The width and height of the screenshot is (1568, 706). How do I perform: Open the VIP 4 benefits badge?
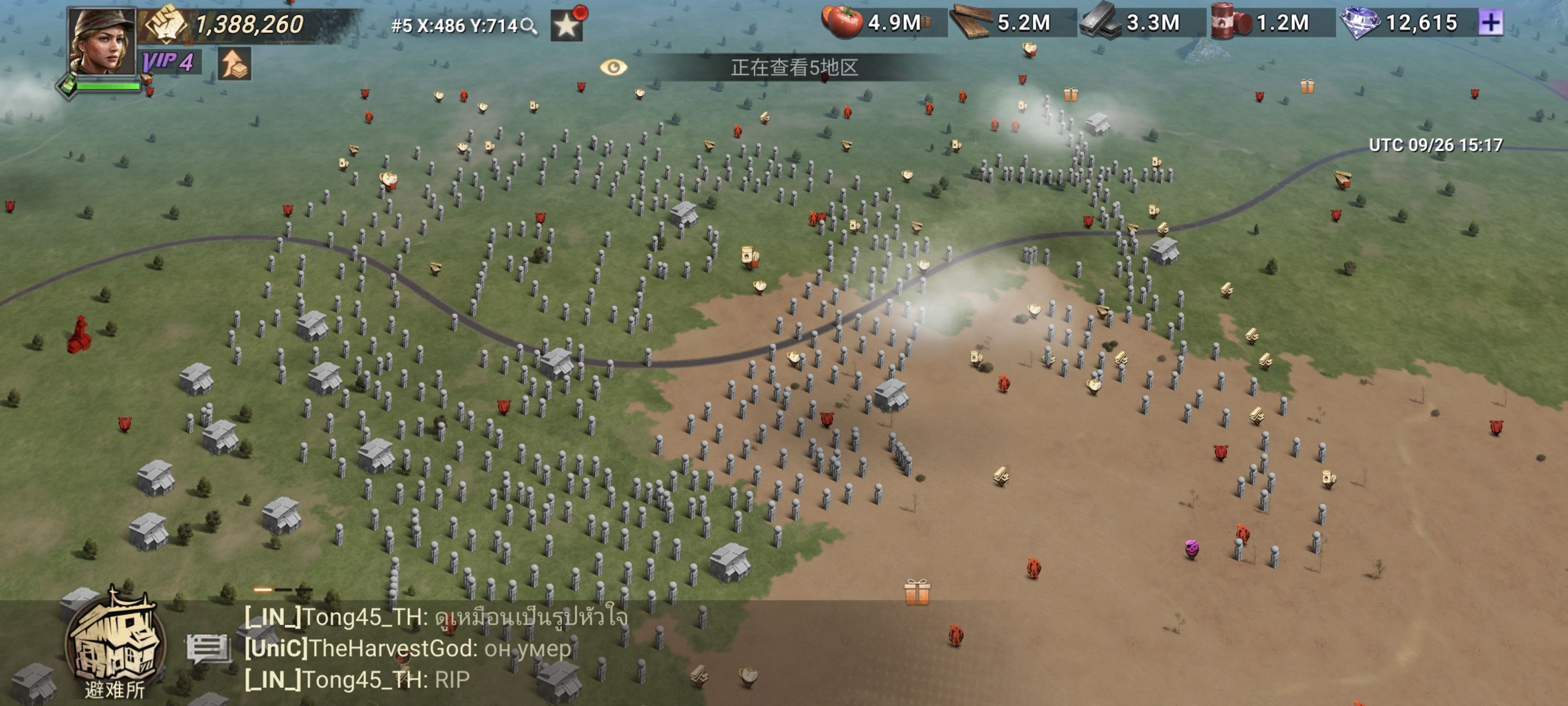(x=168, y=62)
